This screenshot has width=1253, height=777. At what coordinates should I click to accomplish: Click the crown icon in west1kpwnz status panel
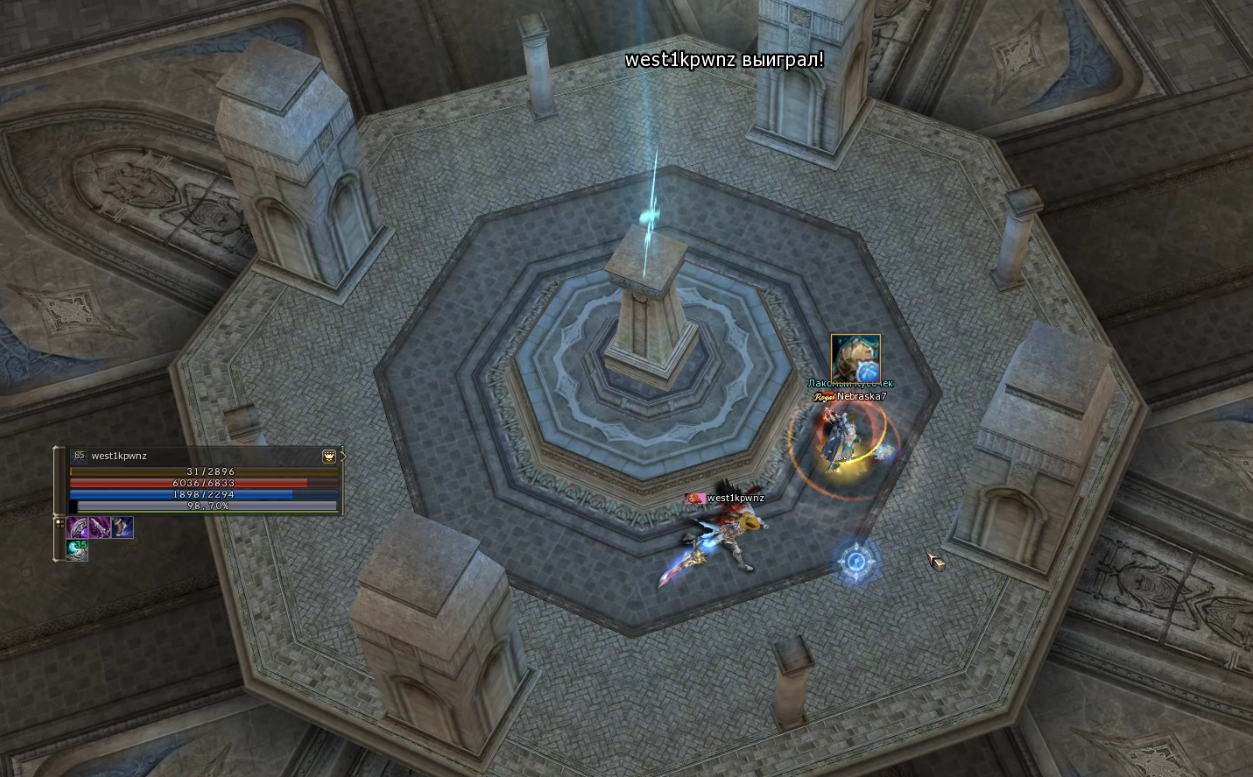[328, 456]
